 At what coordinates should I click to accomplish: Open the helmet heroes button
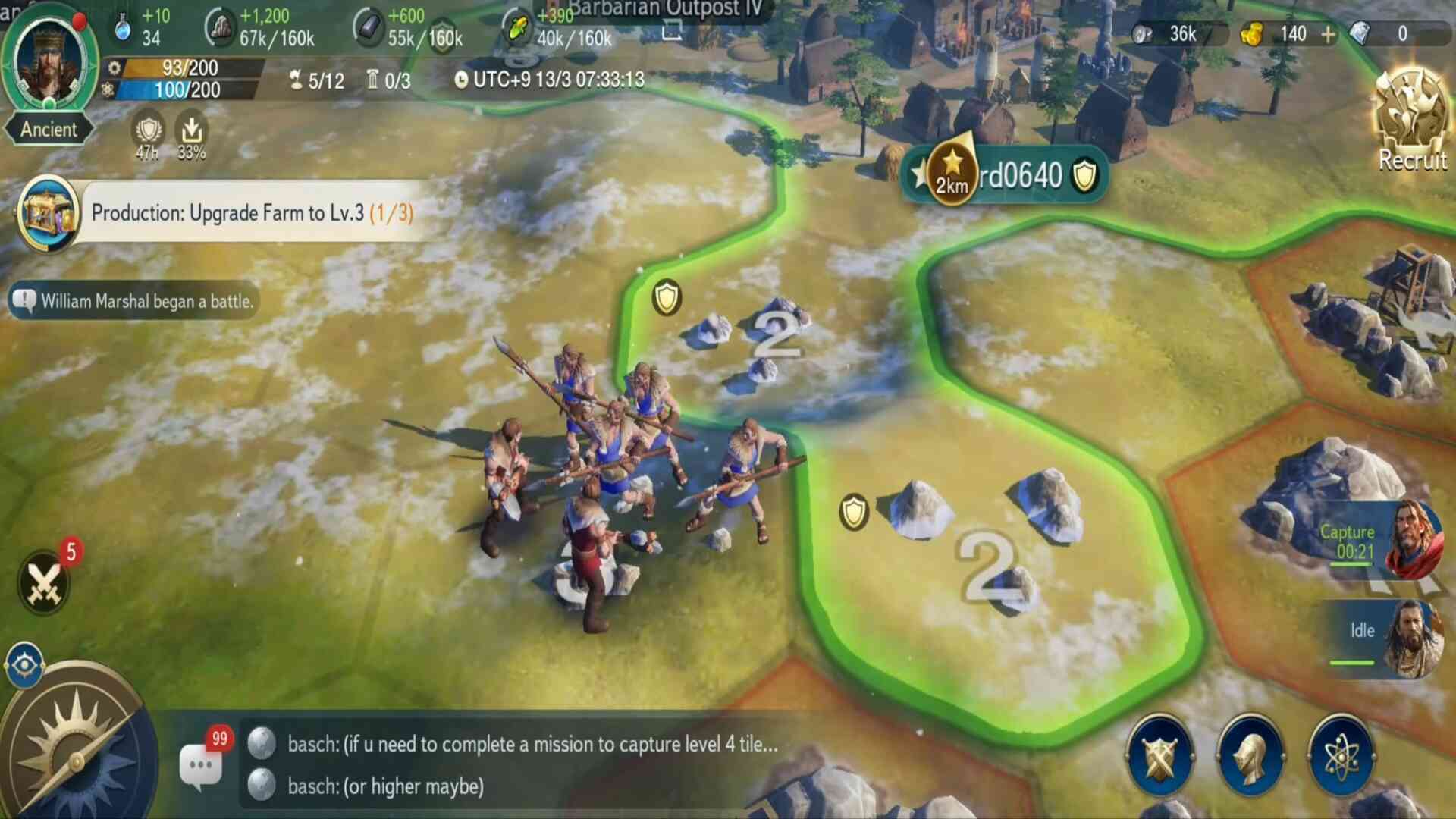click(x=1250, y=756)
